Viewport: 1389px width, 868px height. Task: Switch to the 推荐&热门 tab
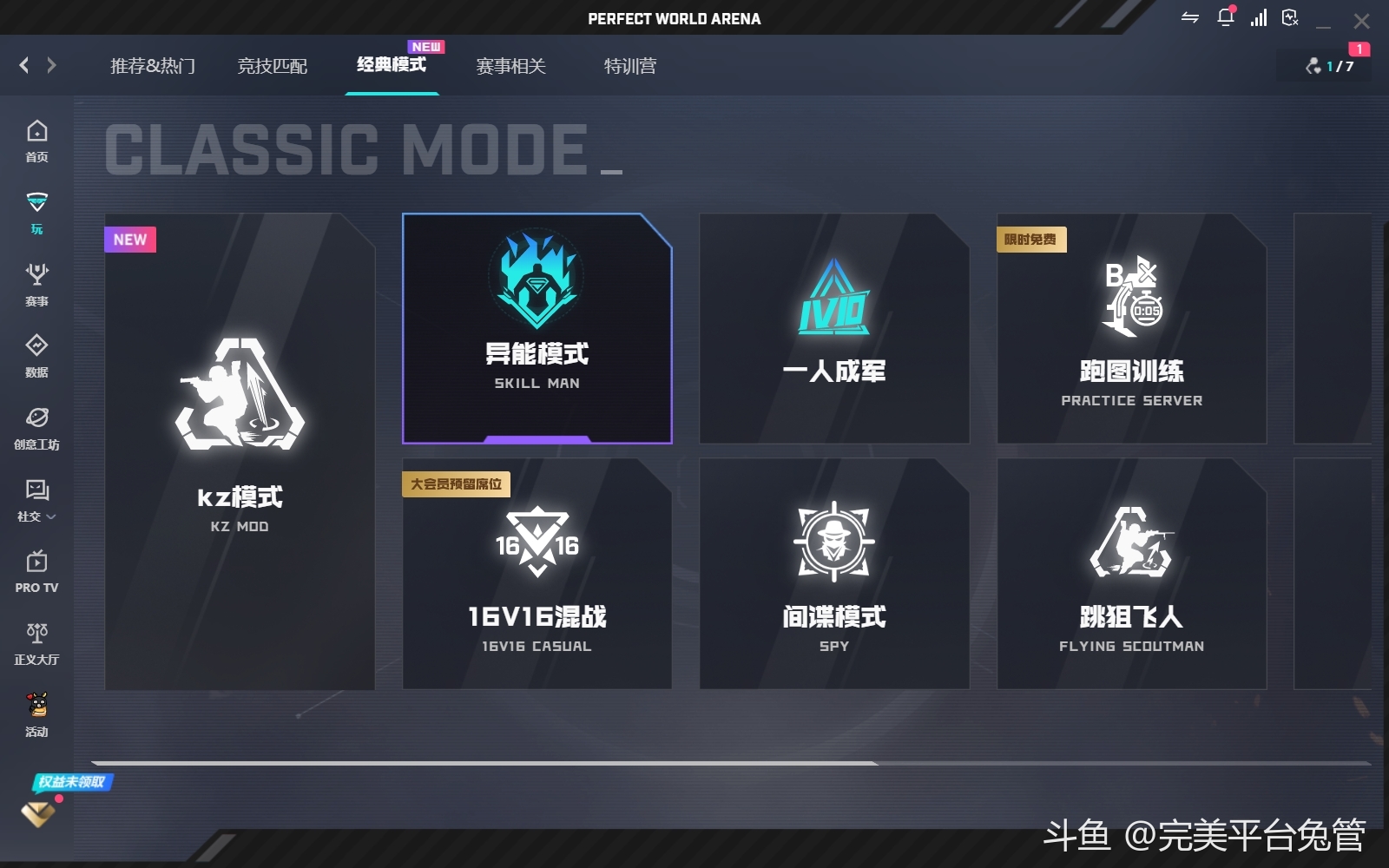tap(153, 66)
